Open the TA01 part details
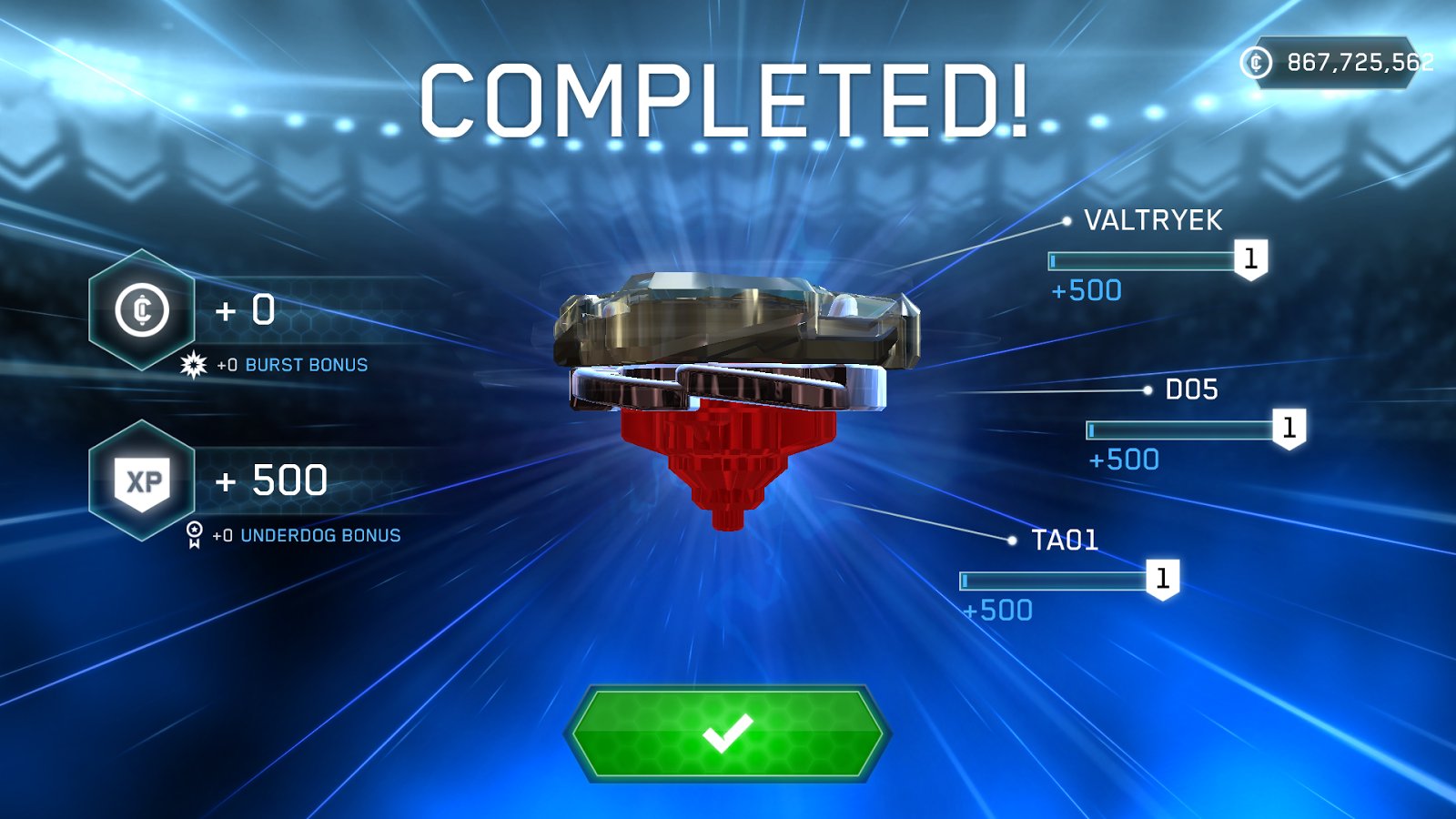The height and width of the screenshot is (819, 1456). tap(1066, 540)
